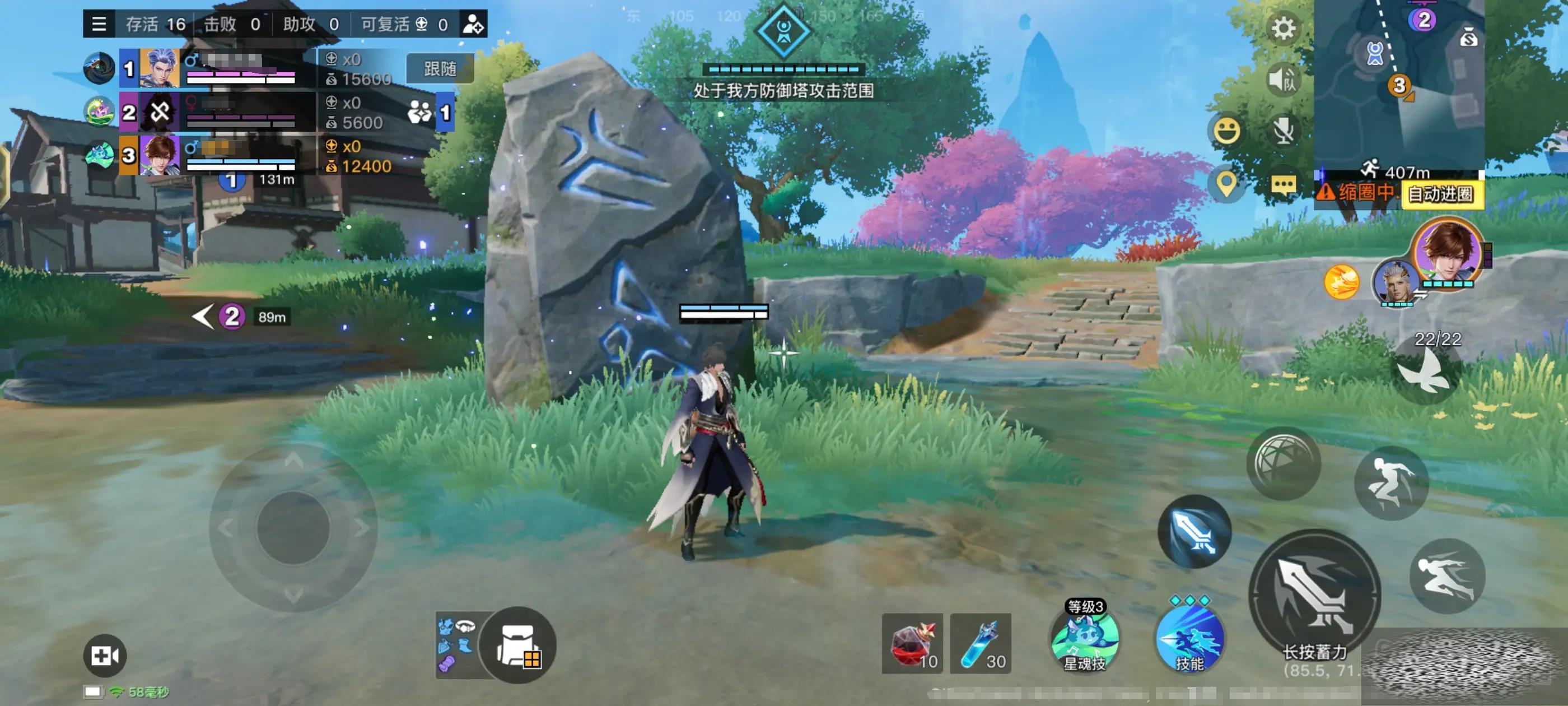
Task: Use the blue armor shard slot
Action: point(980,643)
